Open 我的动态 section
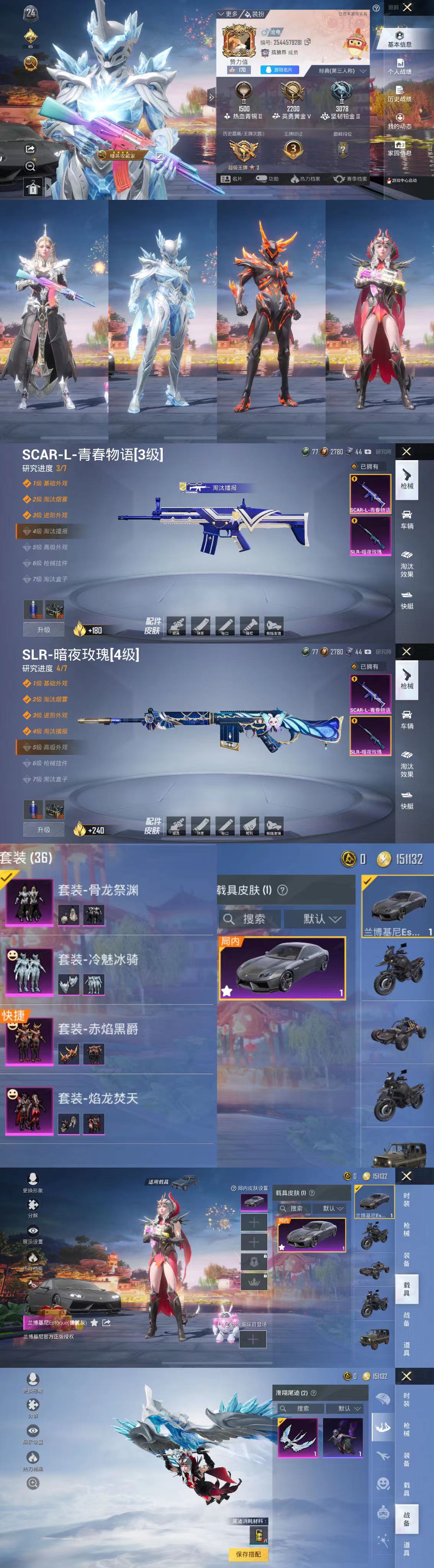The width and height of the screenshot is (434, 1568). tap(400, 121)
